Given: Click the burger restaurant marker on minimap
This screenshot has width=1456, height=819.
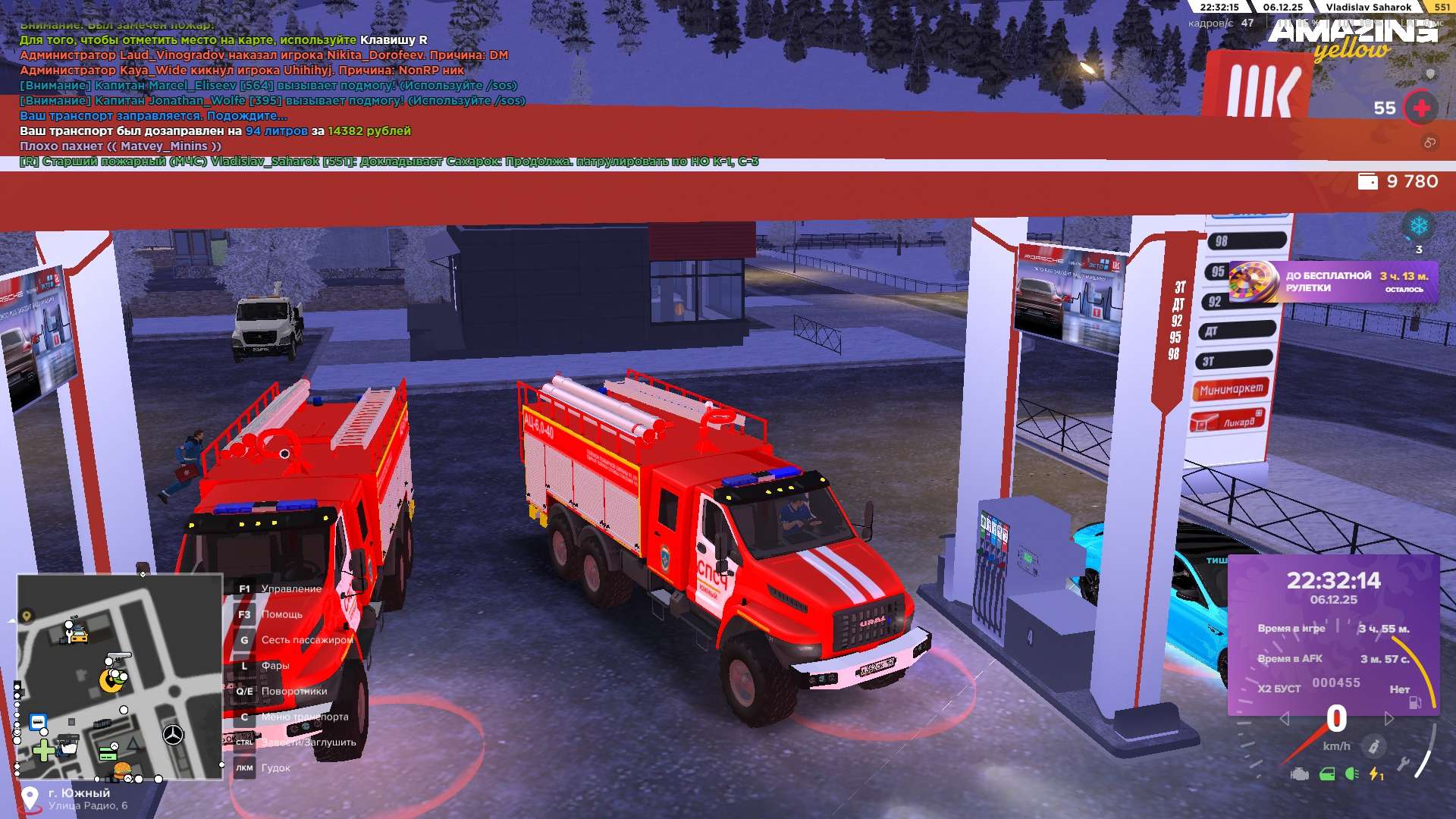Looking at the screenshot, I should 121,770.
